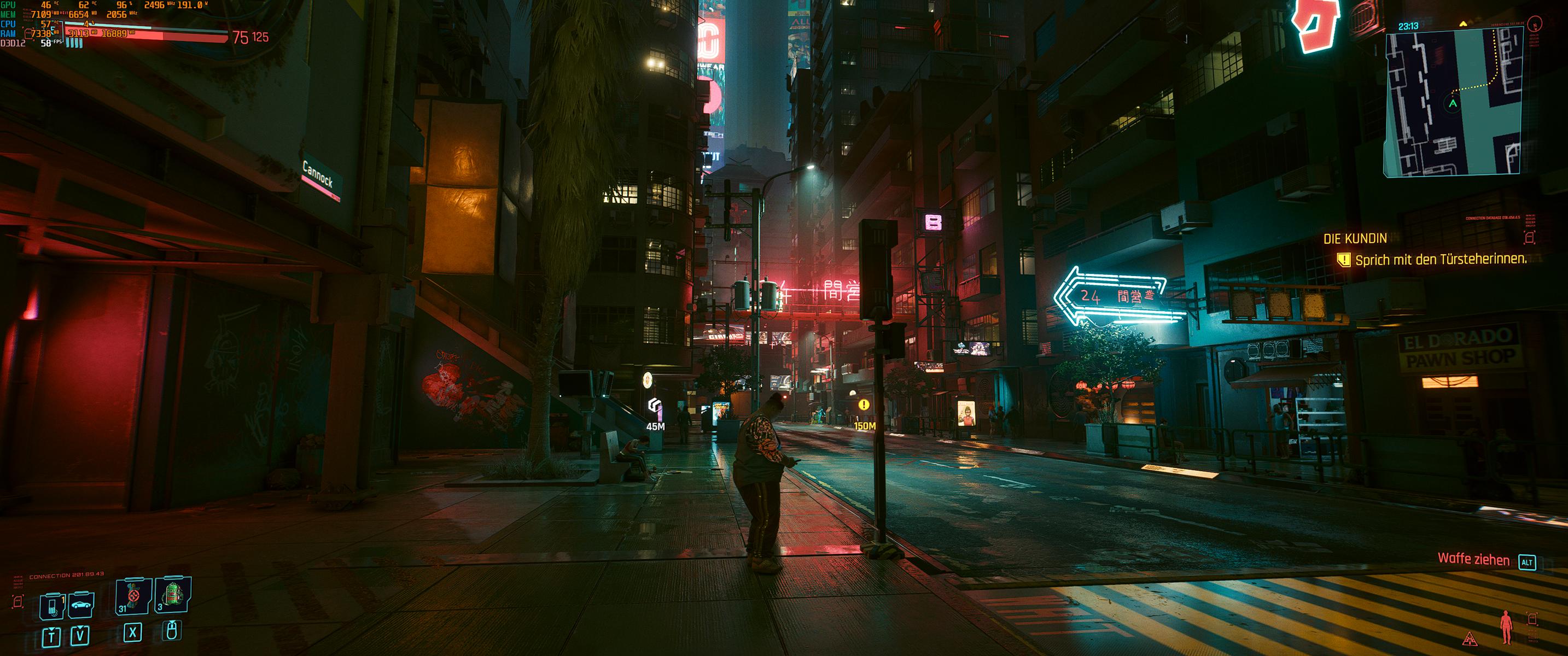Click the 23:13 clock above the minimap
The width and height of the screenshot is (1568, 656).
pos(1408,26)
